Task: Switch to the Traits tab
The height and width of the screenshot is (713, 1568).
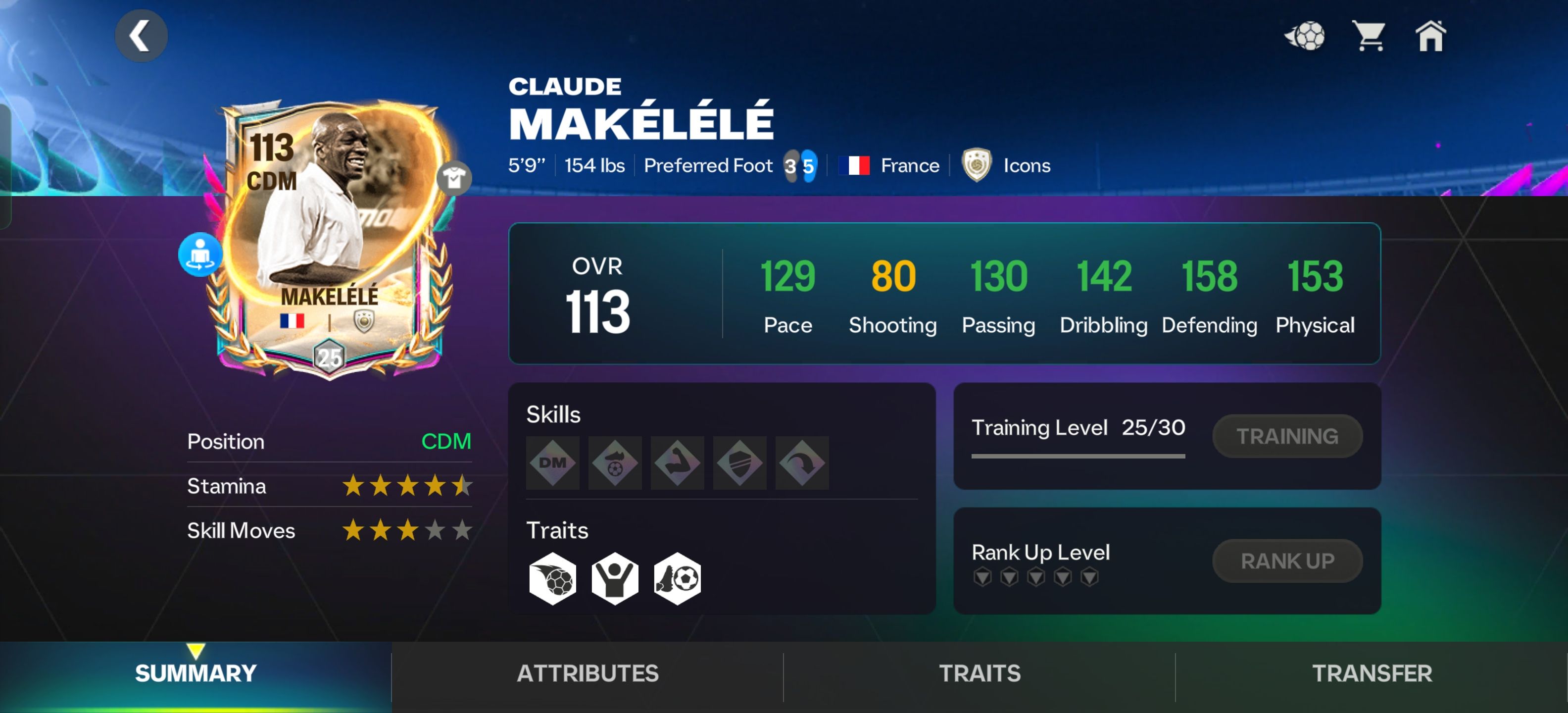Action: tap(980, 673)
